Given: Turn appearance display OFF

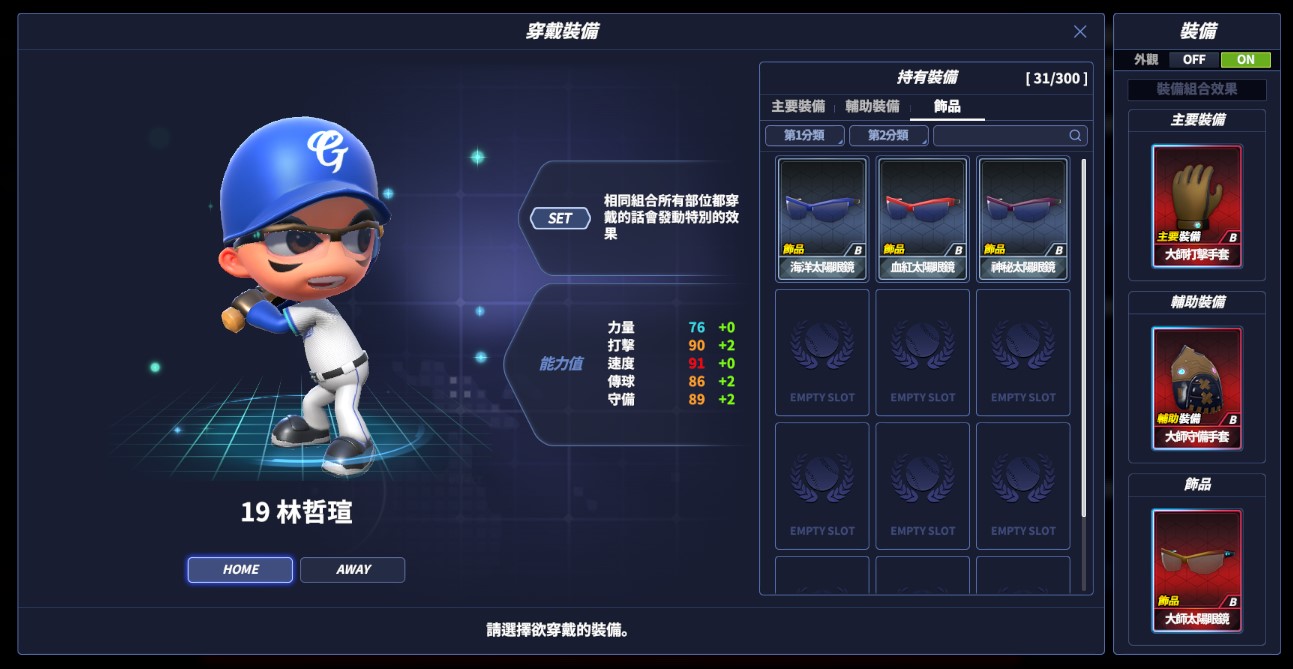Looking at the screenshot, I should pos(1194,60).
